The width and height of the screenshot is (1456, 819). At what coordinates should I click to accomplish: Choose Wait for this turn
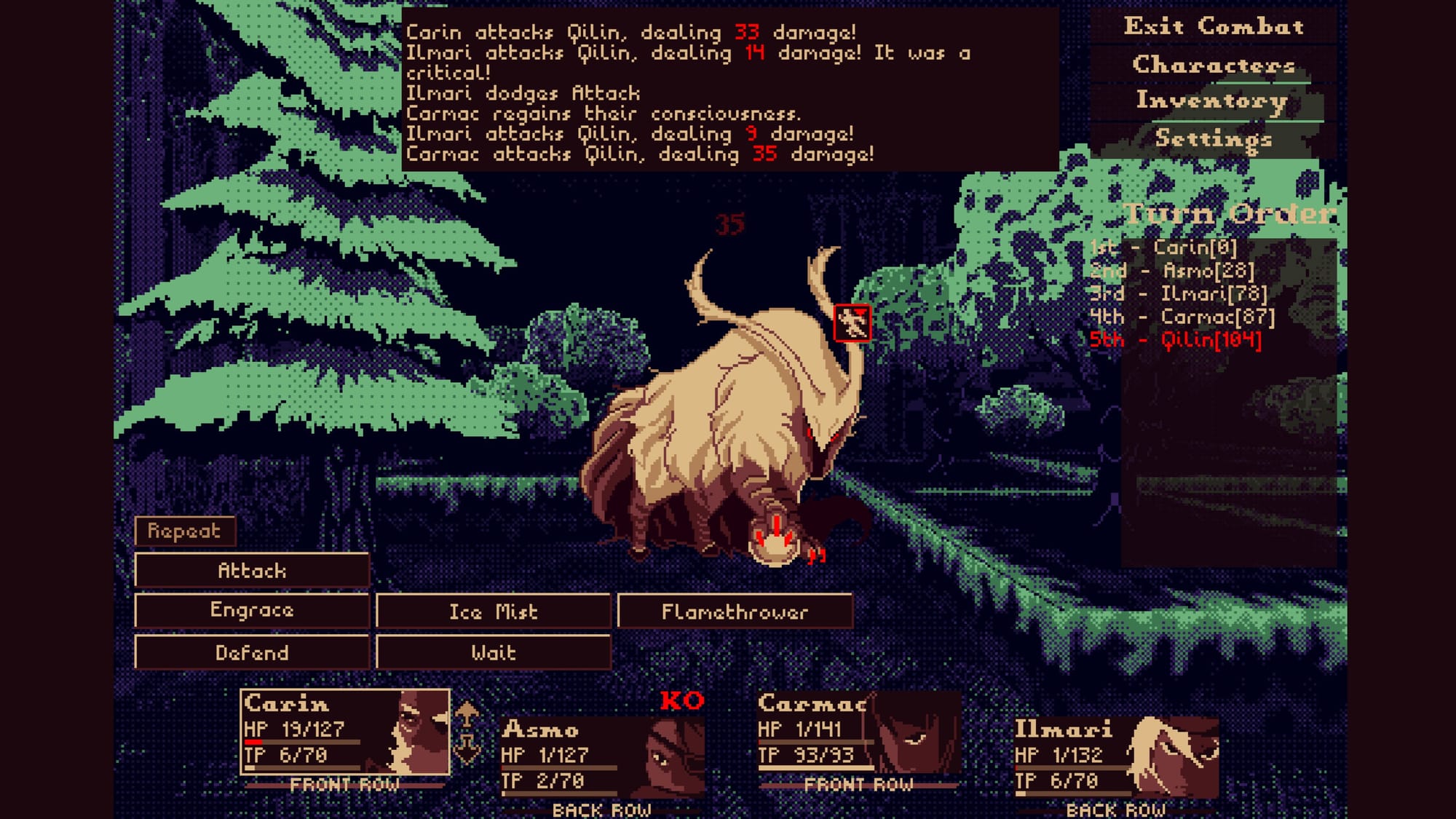pos(493,652)
